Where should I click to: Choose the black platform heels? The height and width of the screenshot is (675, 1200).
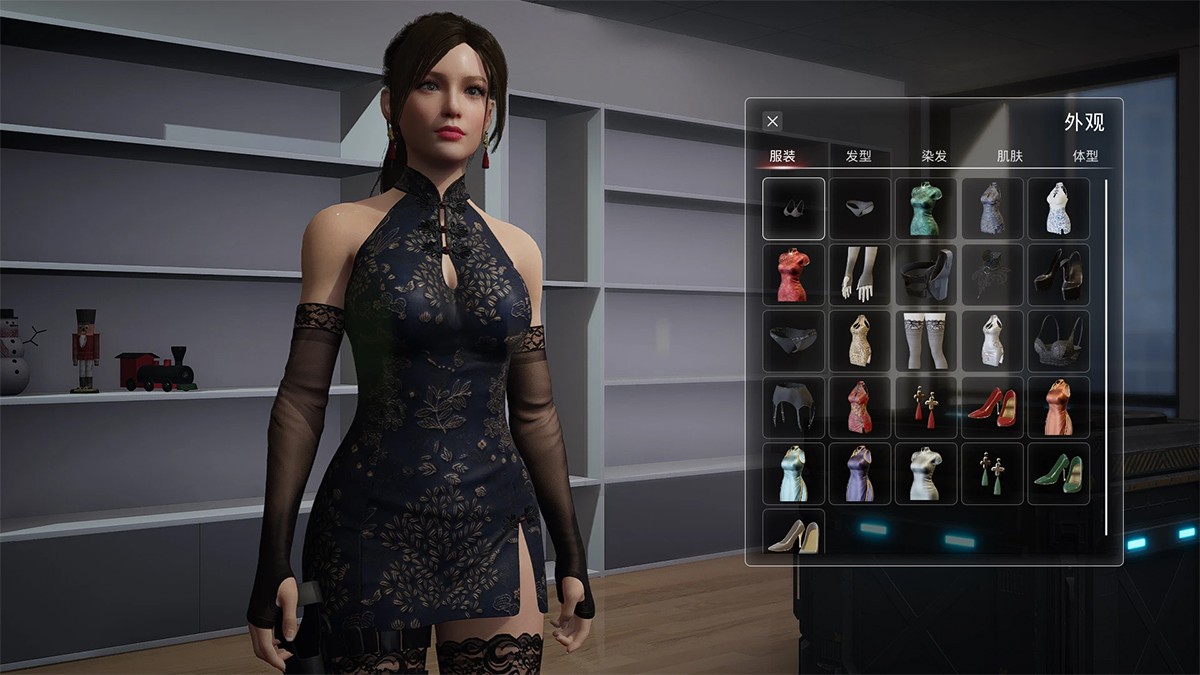1058,275
